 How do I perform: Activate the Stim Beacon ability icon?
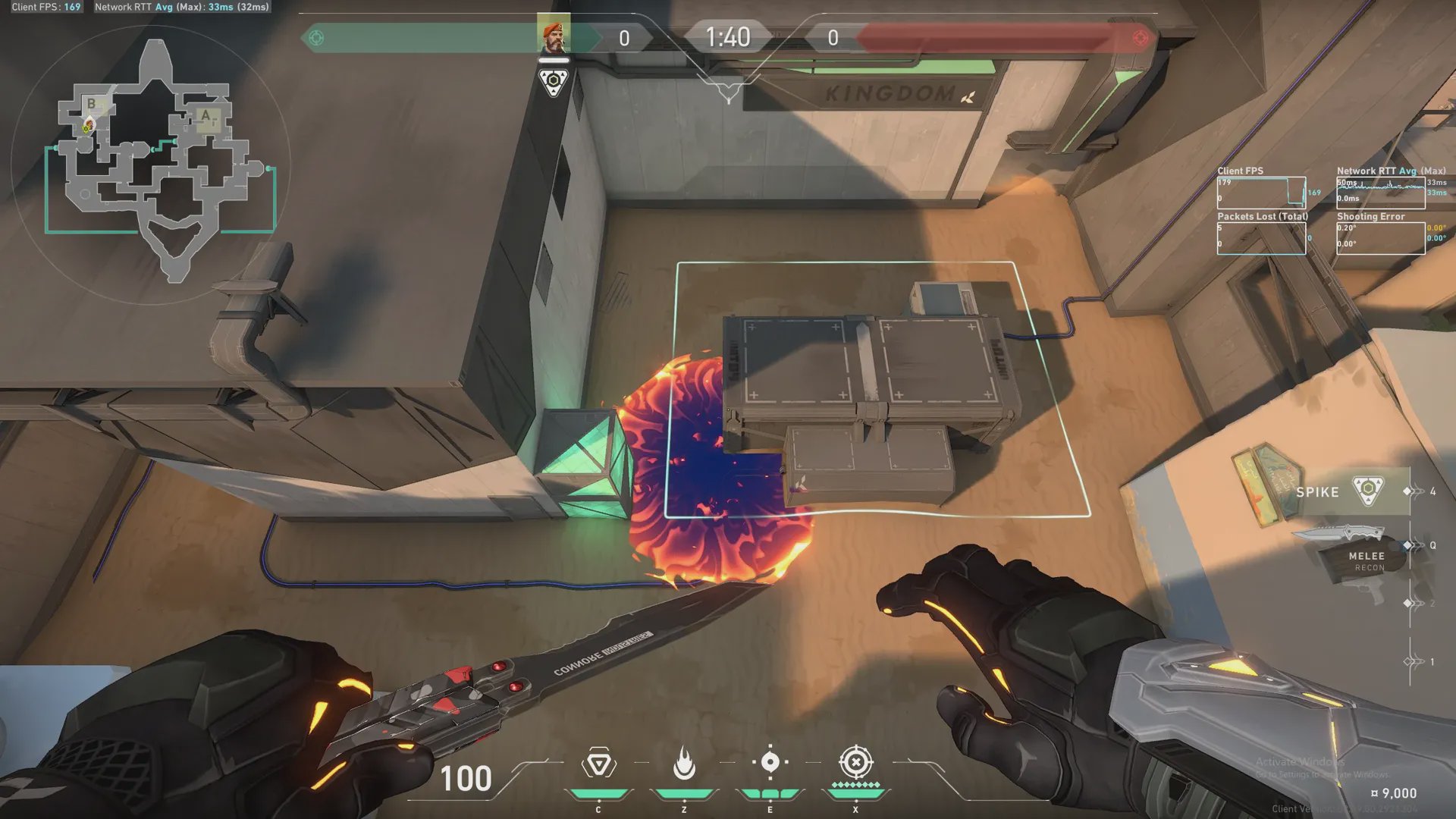[598, 764]
